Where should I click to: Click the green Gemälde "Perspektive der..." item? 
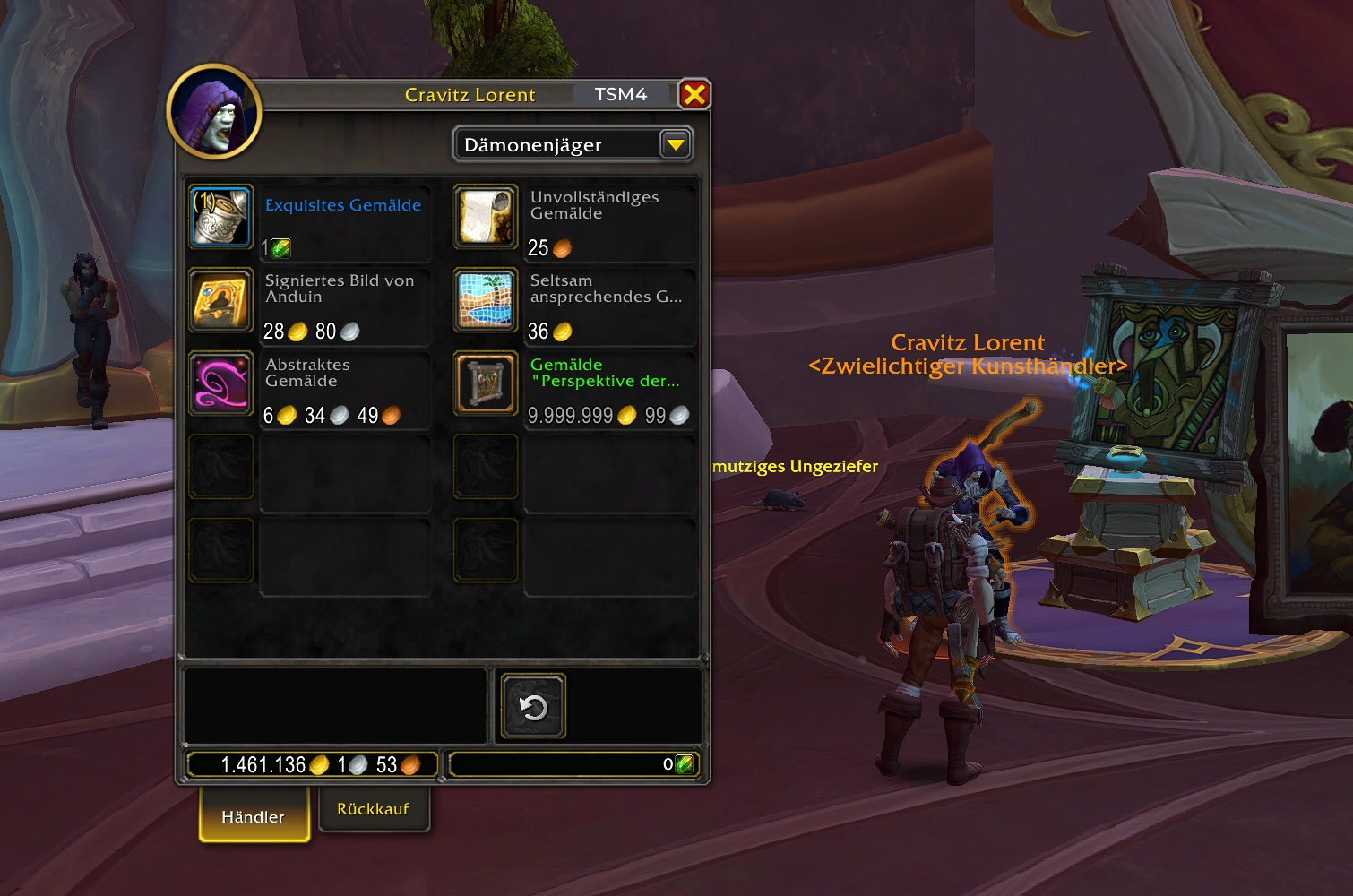pyautogui.click(x=486, y=384)
